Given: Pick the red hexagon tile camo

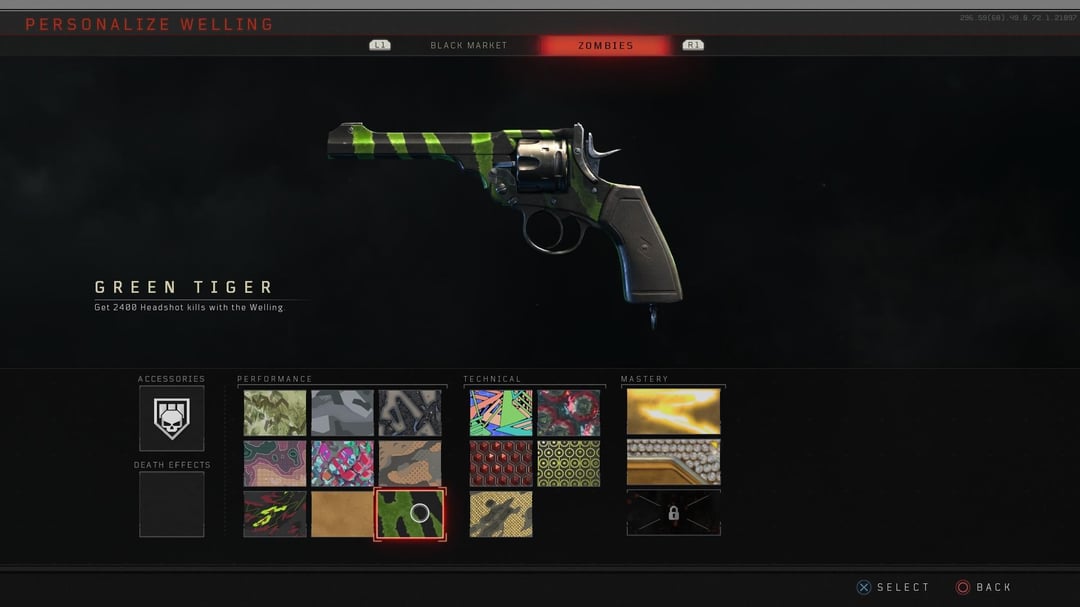Looking at the screenshot, I should tap(501, 463).
